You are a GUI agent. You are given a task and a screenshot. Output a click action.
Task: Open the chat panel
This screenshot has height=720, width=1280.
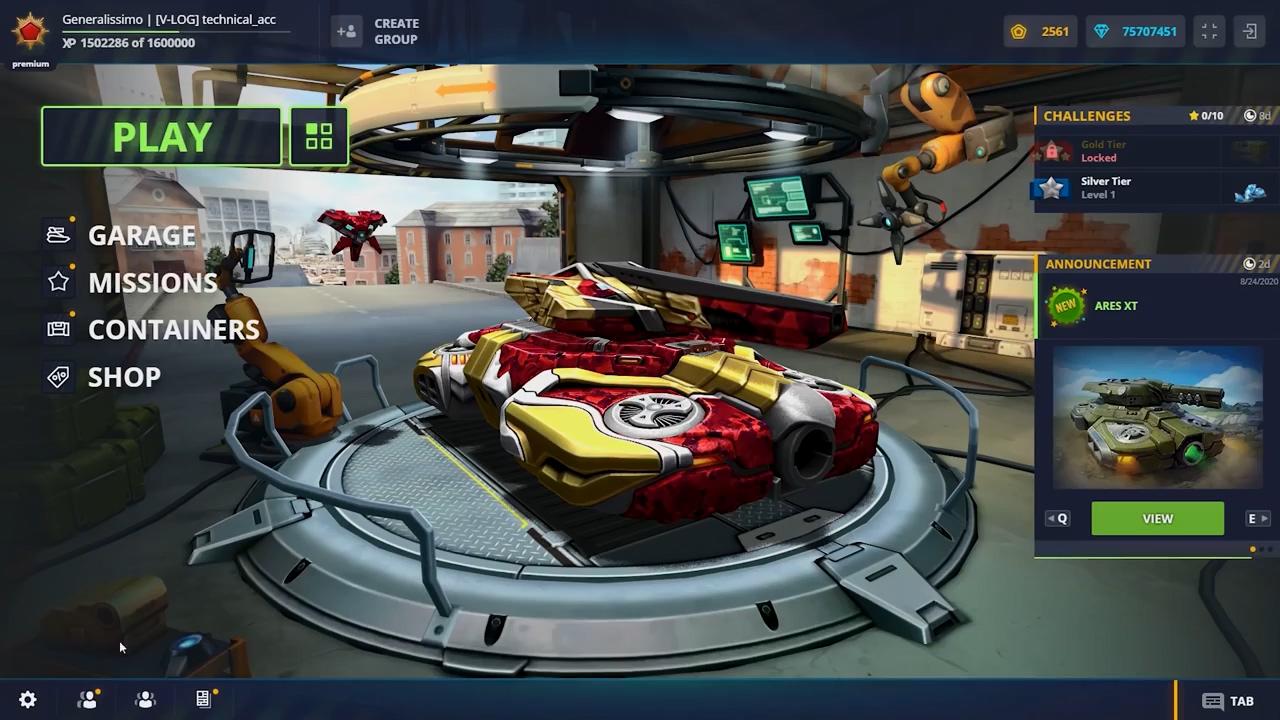(x=1228, y=701)
